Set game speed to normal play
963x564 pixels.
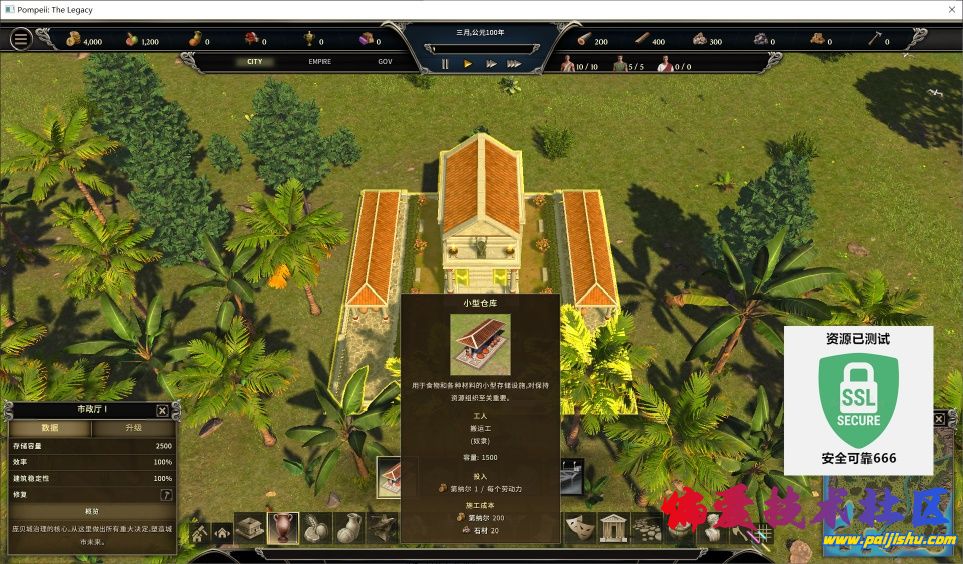point(468,64)
